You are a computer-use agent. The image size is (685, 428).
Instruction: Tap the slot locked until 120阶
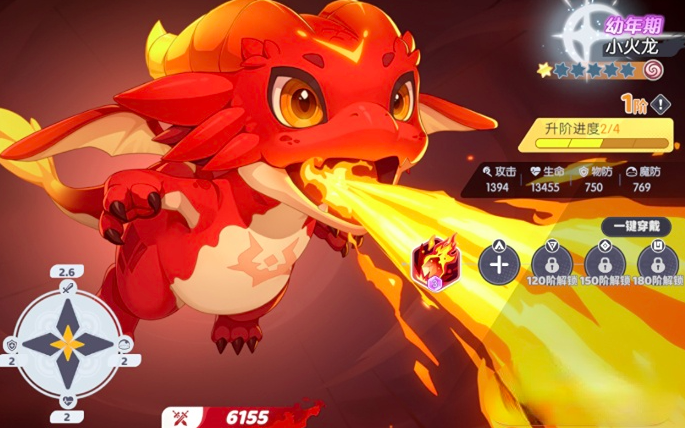[x=549, y=262]
